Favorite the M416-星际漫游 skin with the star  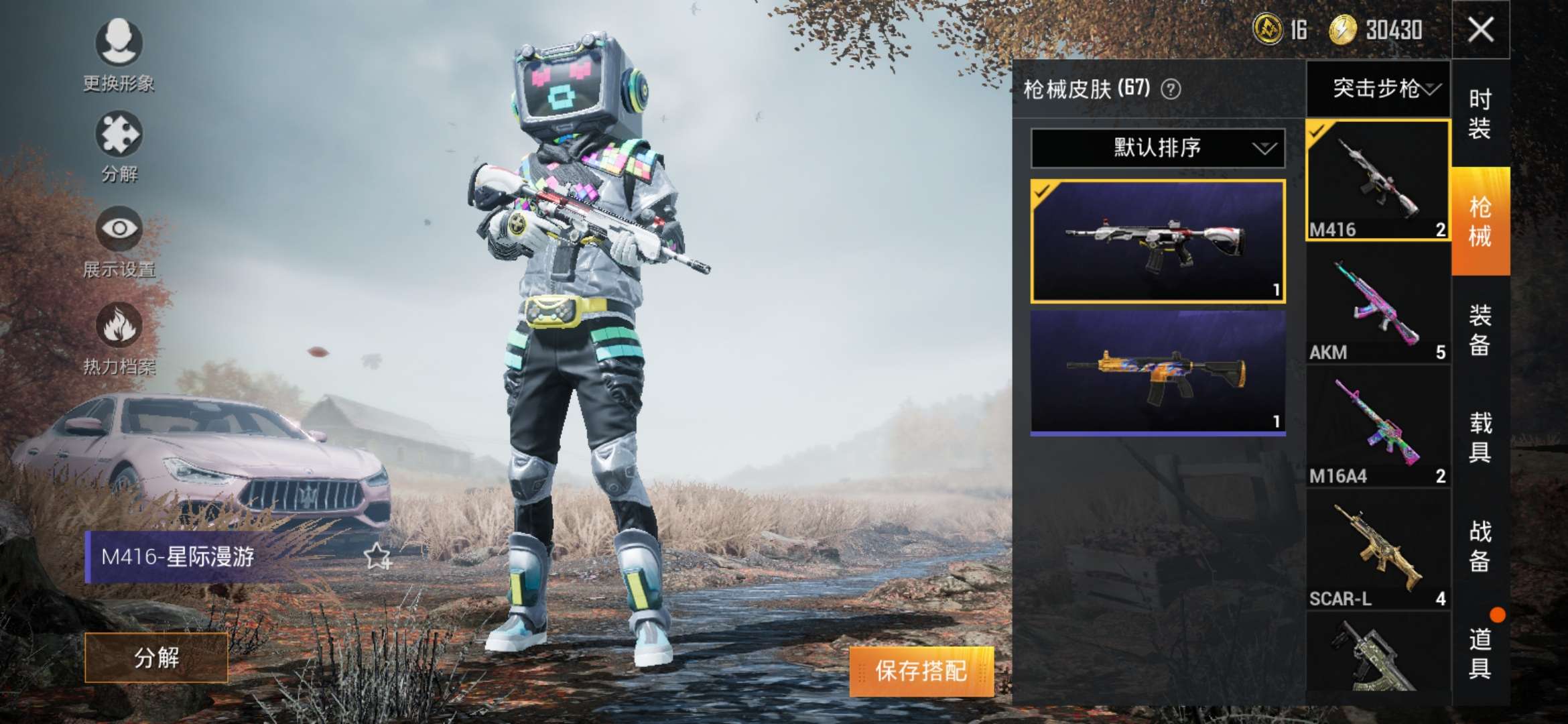[x=377, y=556]
